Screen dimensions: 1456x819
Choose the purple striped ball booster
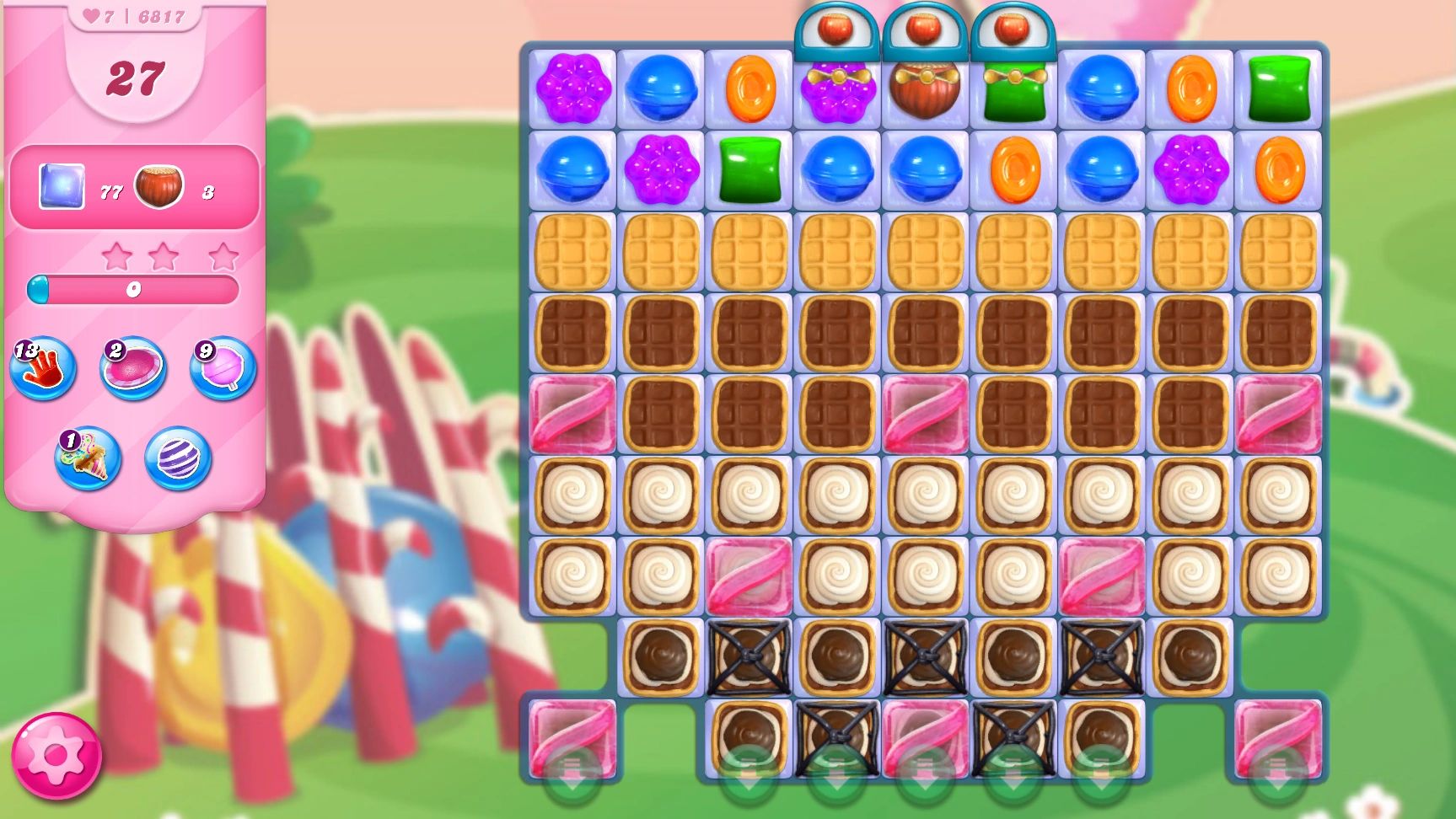[x=177, y=459]
